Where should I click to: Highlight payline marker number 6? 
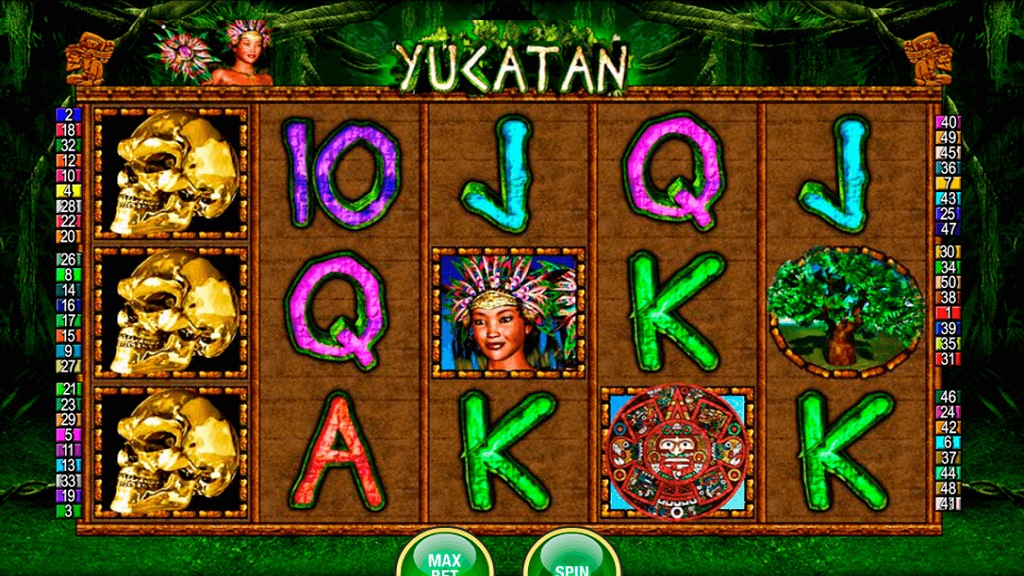(x=947, y=442)
